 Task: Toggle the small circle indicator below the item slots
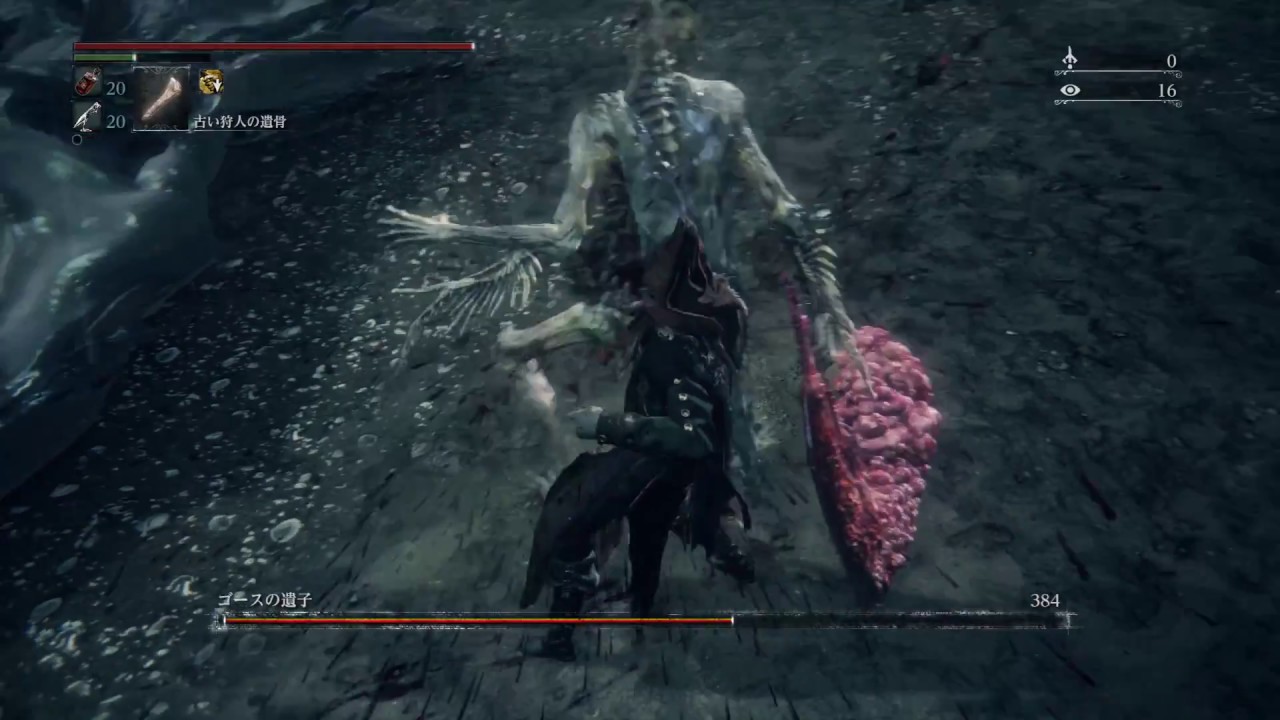[76, 140]
